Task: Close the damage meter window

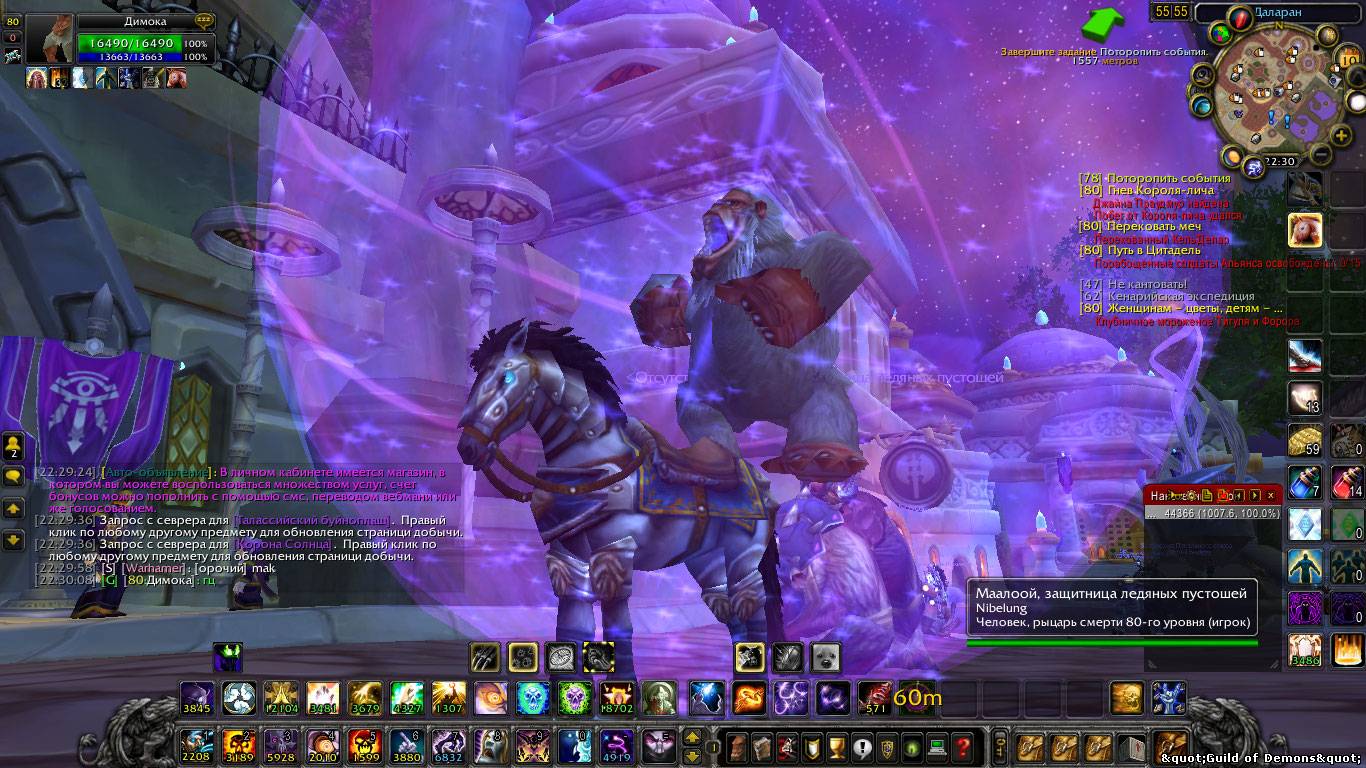Action: click(1271, 495)
